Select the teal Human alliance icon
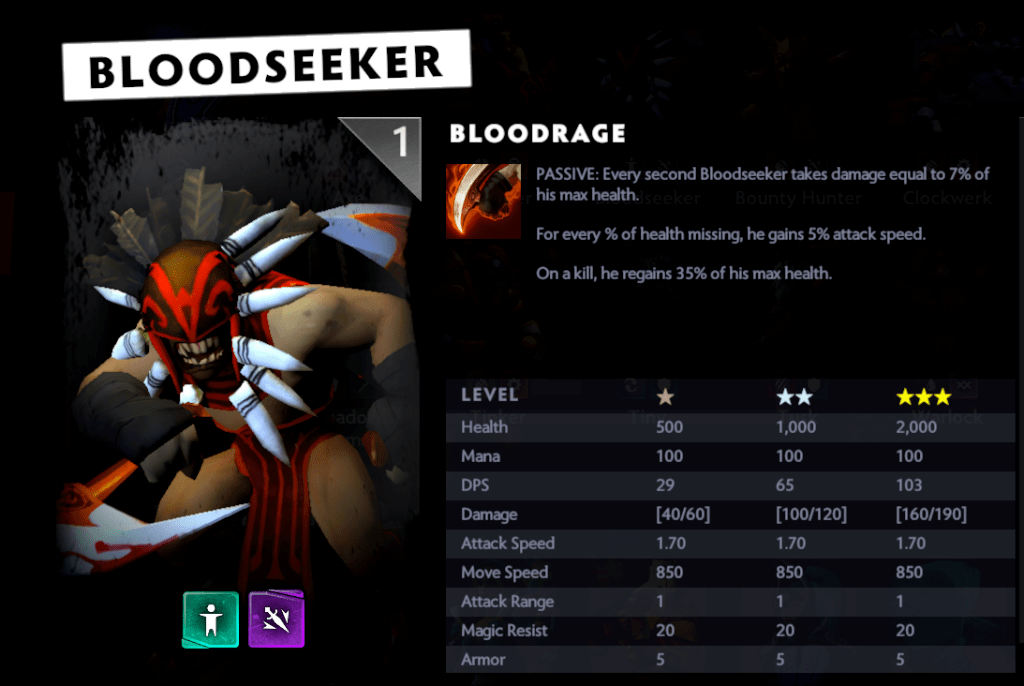This screenshot has height=686, width=1024. (x=210, y=620)
